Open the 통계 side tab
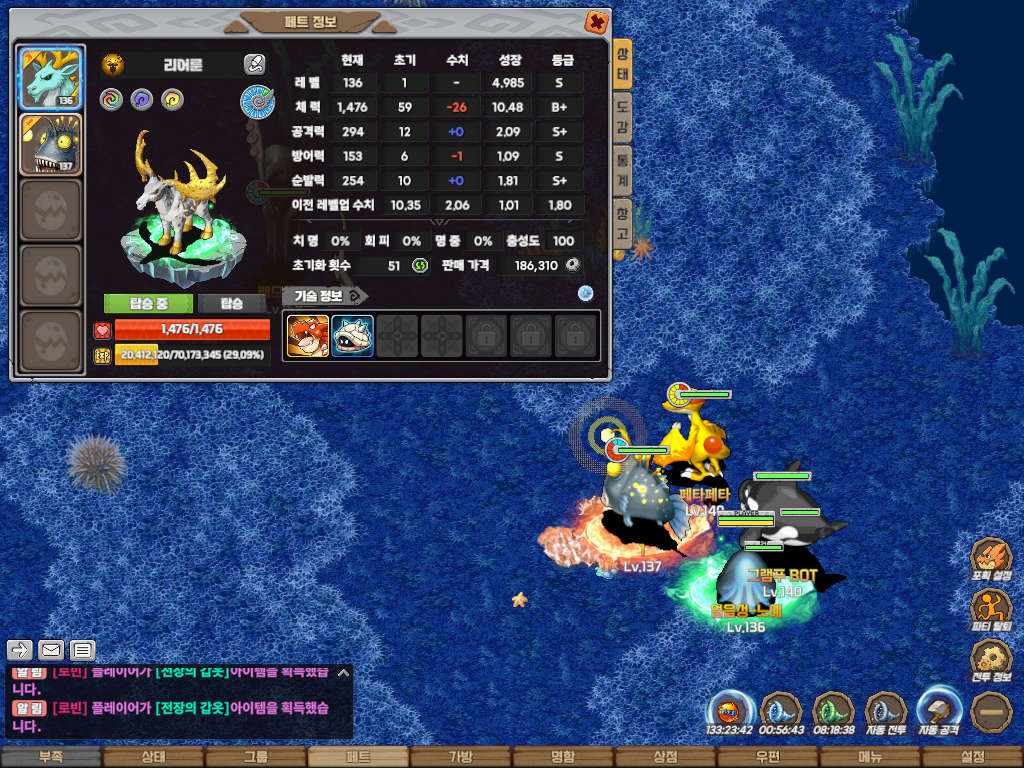The width and height of the screenshot is (1024, 768). (622, 168)
